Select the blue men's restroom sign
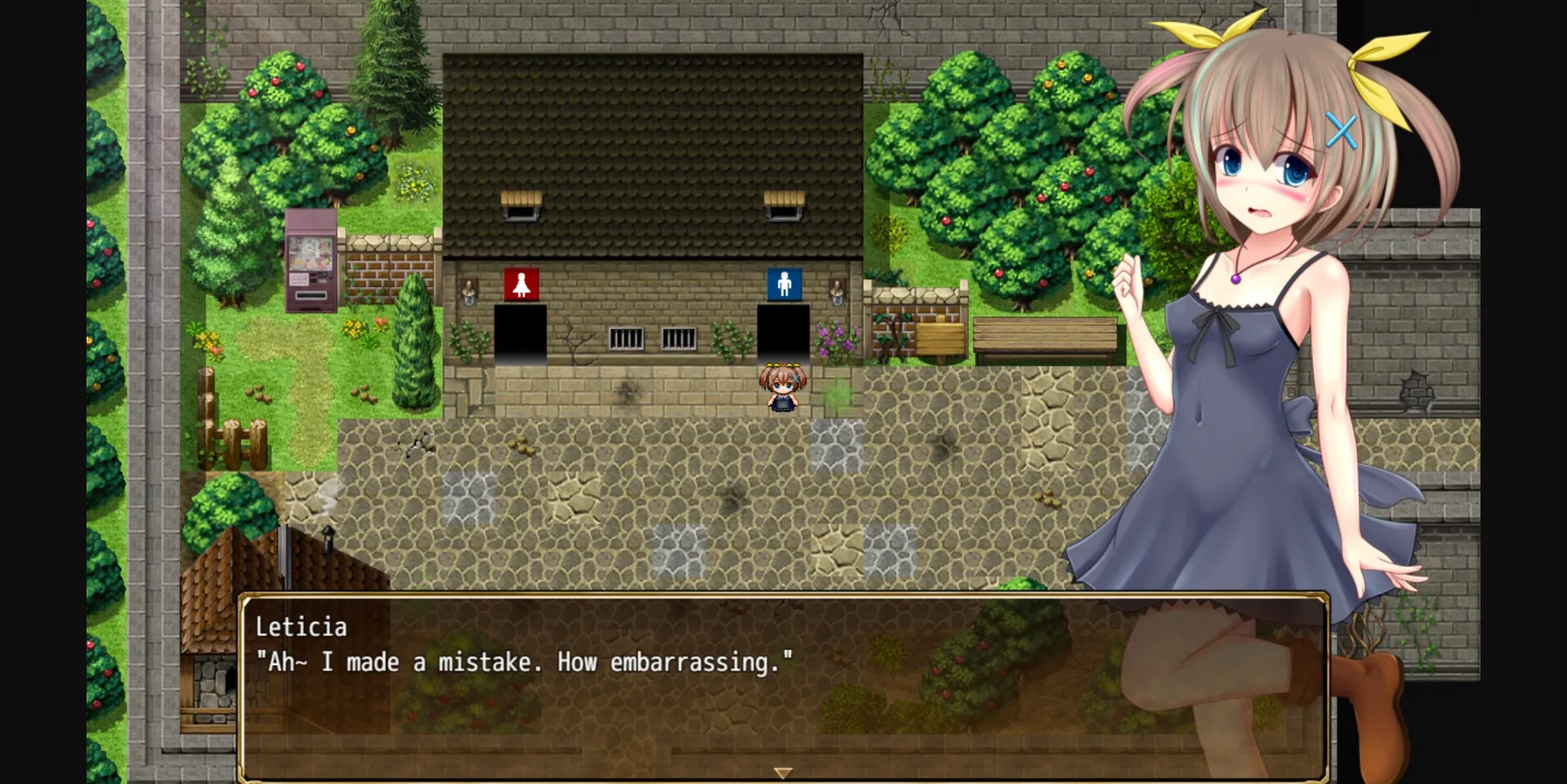Screen dimensions: 1567x784 pos(784,282)
